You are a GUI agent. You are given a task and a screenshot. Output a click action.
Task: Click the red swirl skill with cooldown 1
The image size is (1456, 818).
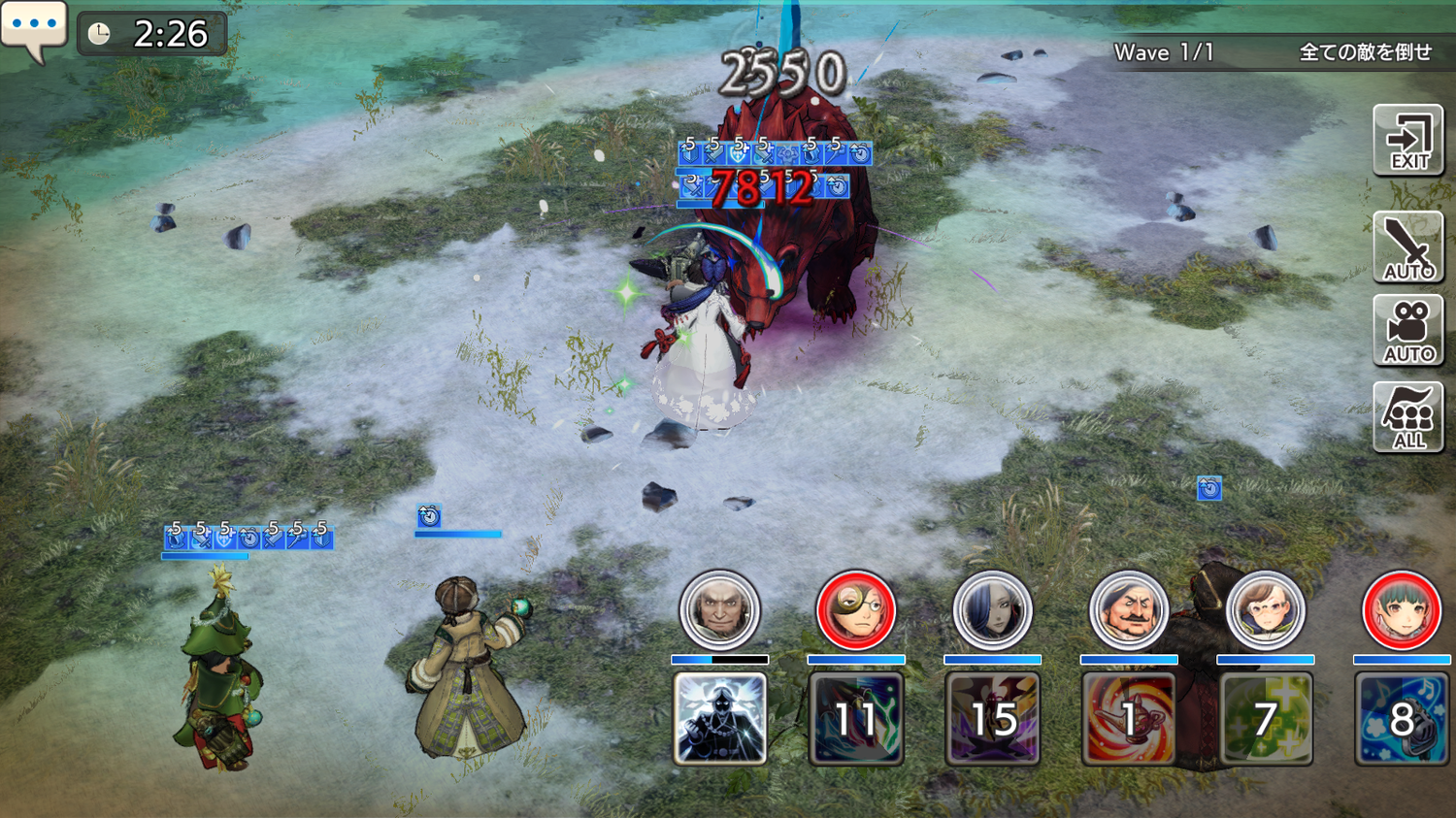[x=1129, y=718]
